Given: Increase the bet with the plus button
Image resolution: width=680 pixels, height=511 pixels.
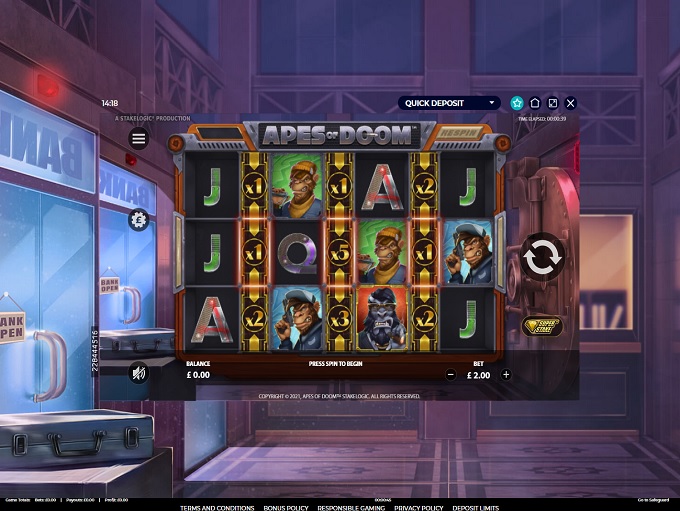Looking at the screenshot, I should [506, 375].
